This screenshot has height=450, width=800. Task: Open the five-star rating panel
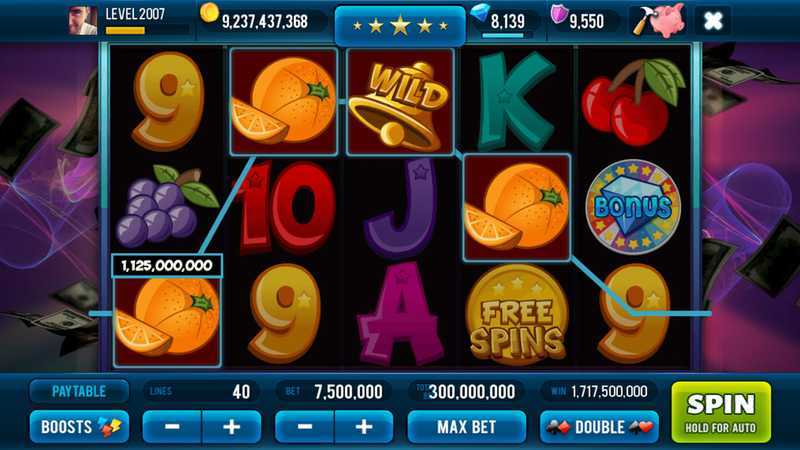tap(399, 25)
